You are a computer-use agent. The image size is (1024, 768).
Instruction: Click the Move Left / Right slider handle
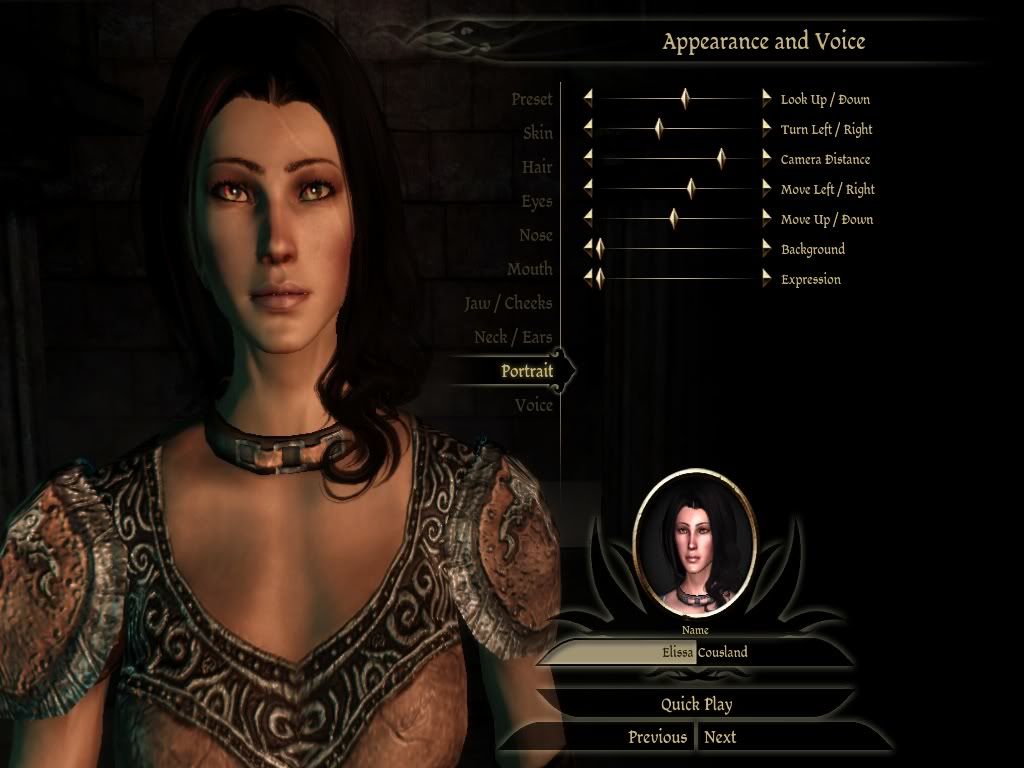pos(690,189)
